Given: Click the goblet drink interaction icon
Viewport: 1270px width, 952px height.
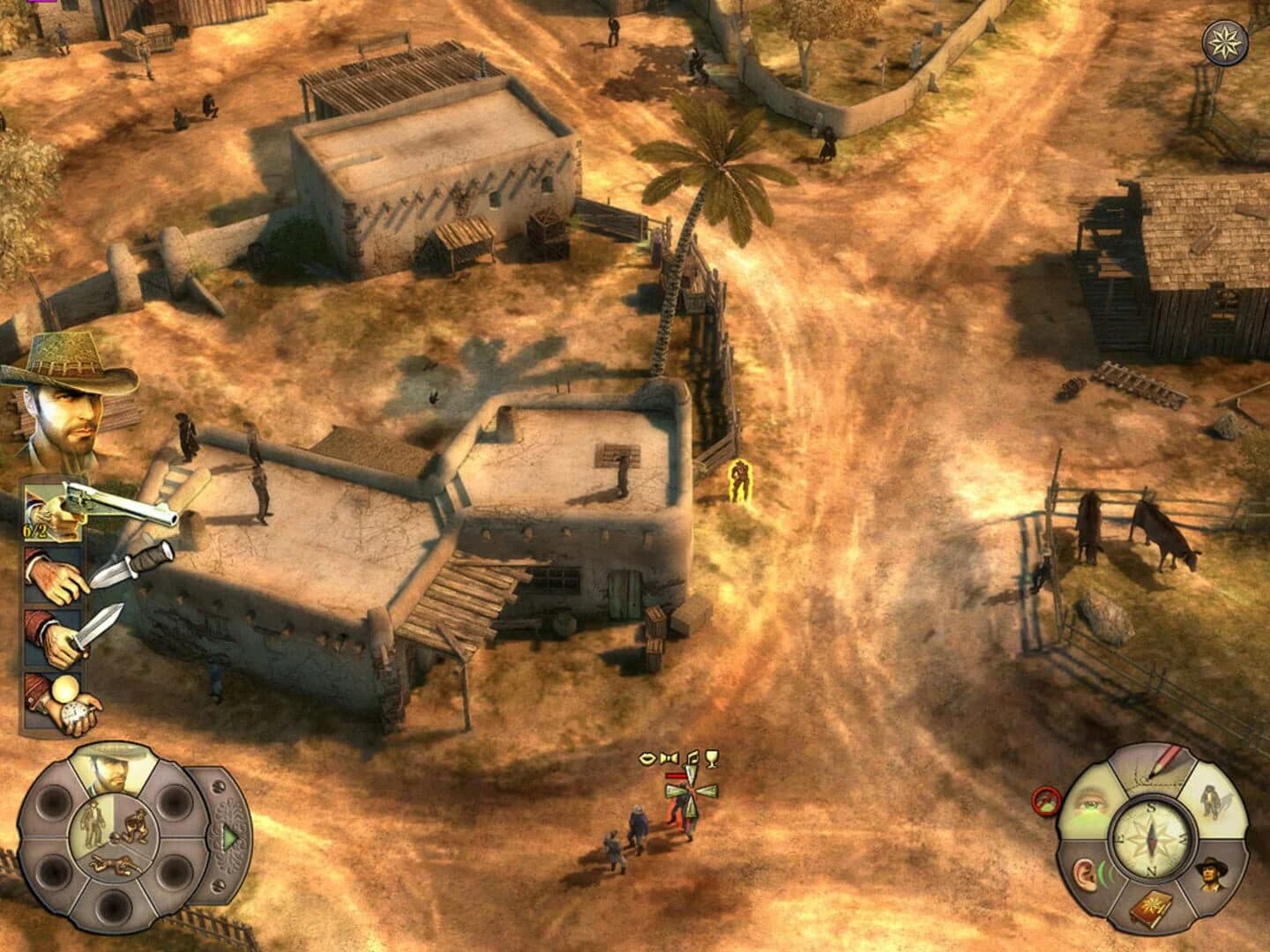Looking at the screenshot, I should [x=712, y=760].
